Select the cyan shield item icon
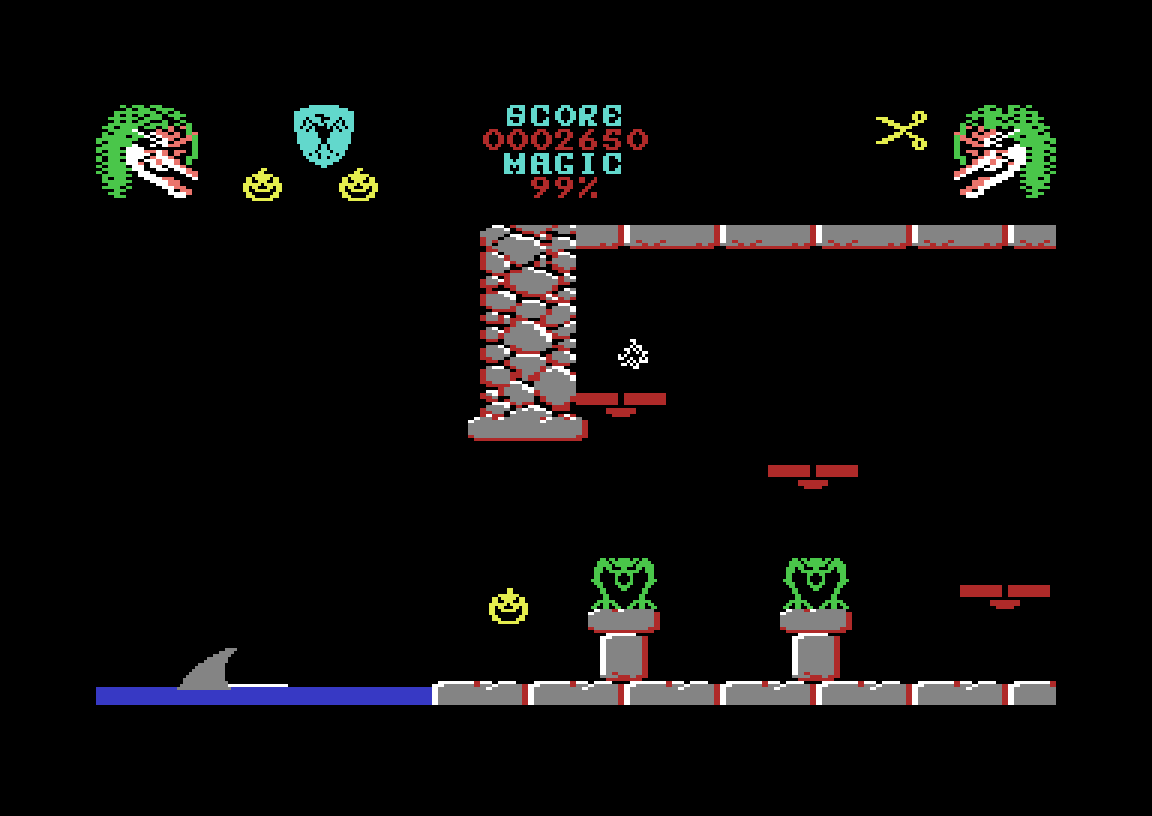Screen dimensions: 1152x816 coord(323,134)
